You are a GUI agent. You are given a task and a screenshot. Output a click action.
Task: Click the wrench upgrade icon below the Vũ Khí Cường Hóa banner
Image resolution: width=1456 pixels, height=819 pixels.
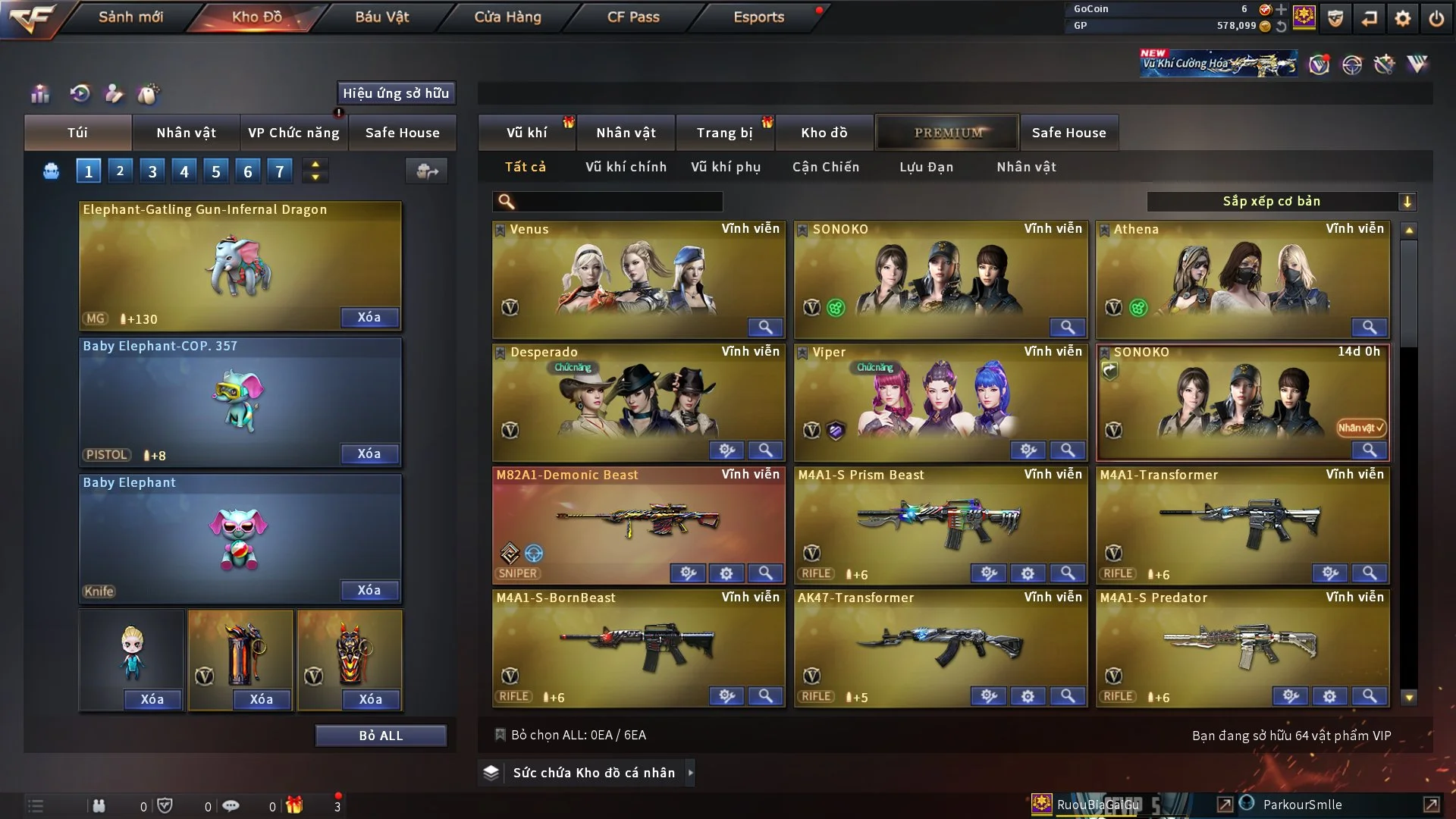(1385, 64)
